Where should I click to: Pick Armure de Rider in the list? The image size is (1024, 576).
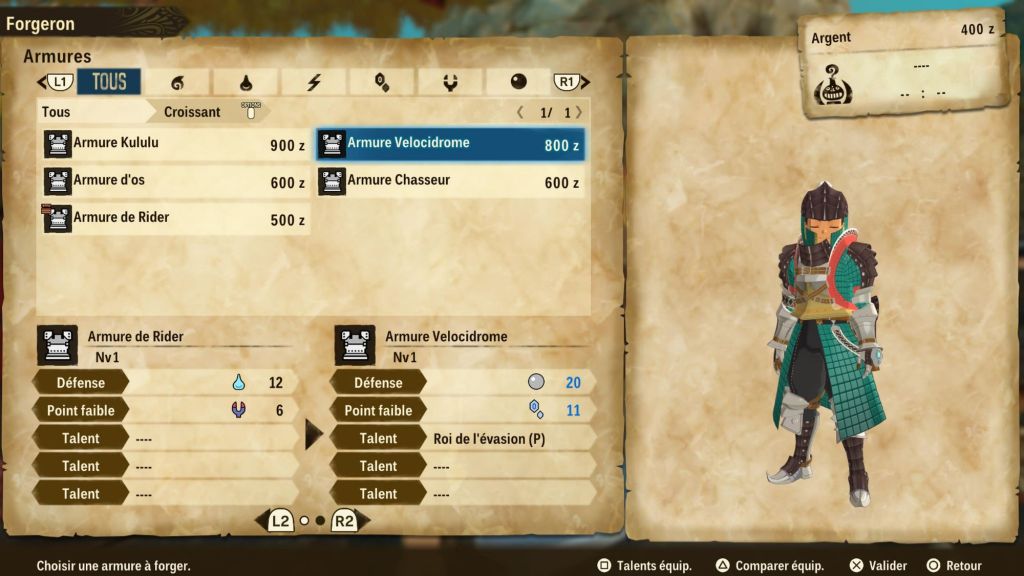[174, 219]
